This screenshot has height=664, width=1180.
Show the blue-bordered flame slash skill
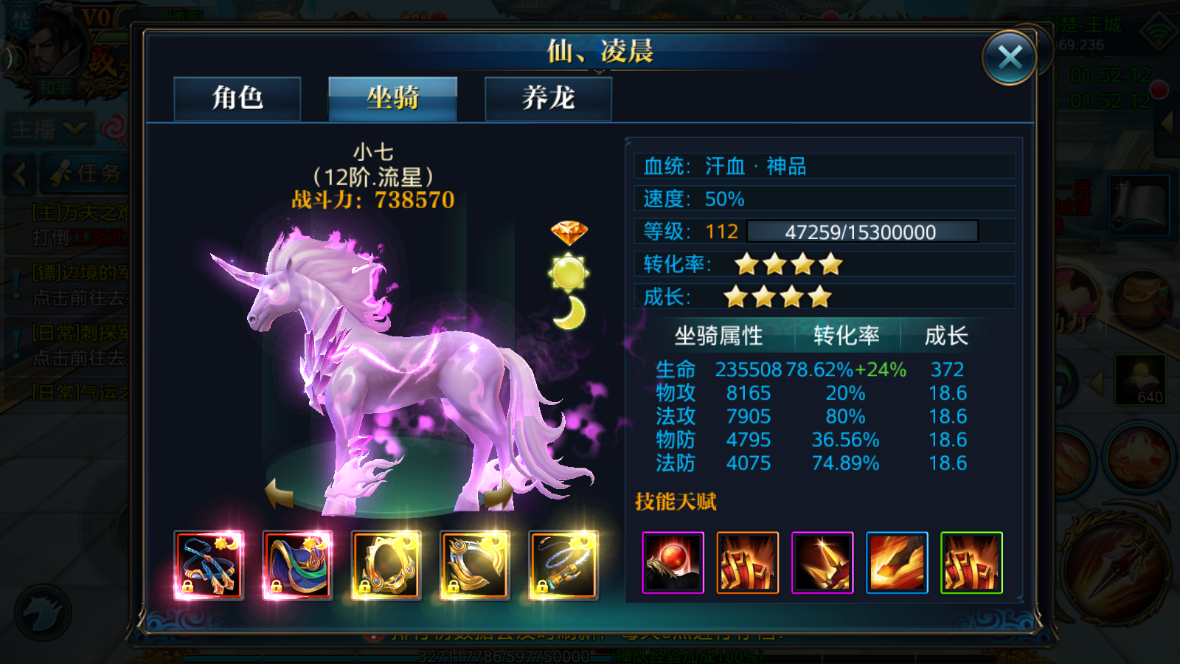tap(897, 563)
